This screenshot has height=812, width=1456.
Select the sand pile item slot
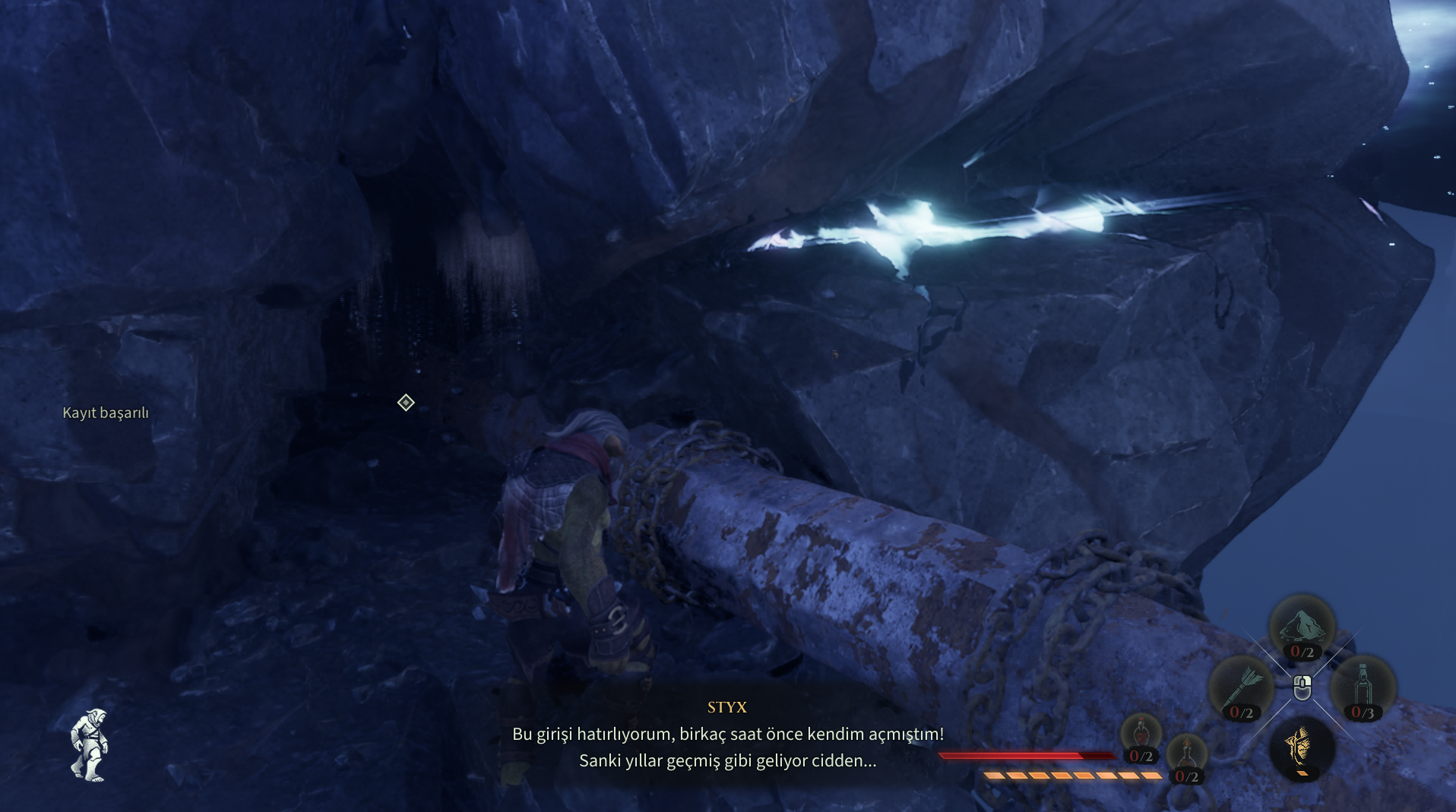(x=1302, y=627)
